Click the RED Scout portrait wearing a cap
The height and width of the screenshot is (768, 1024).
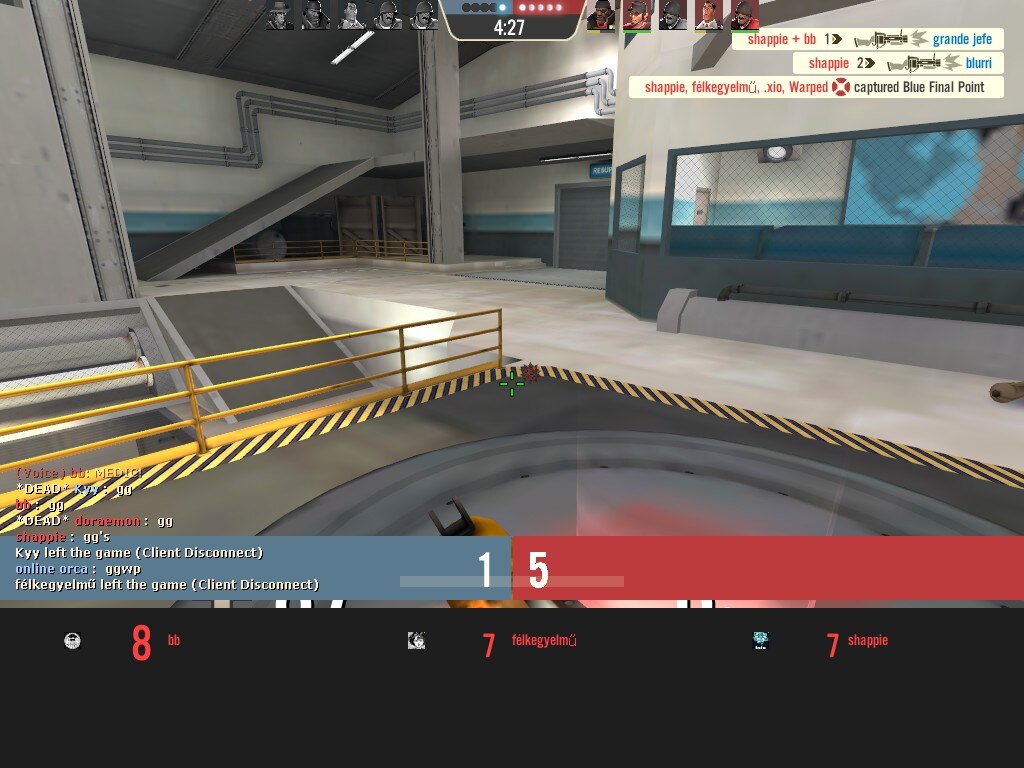point(636,15)
